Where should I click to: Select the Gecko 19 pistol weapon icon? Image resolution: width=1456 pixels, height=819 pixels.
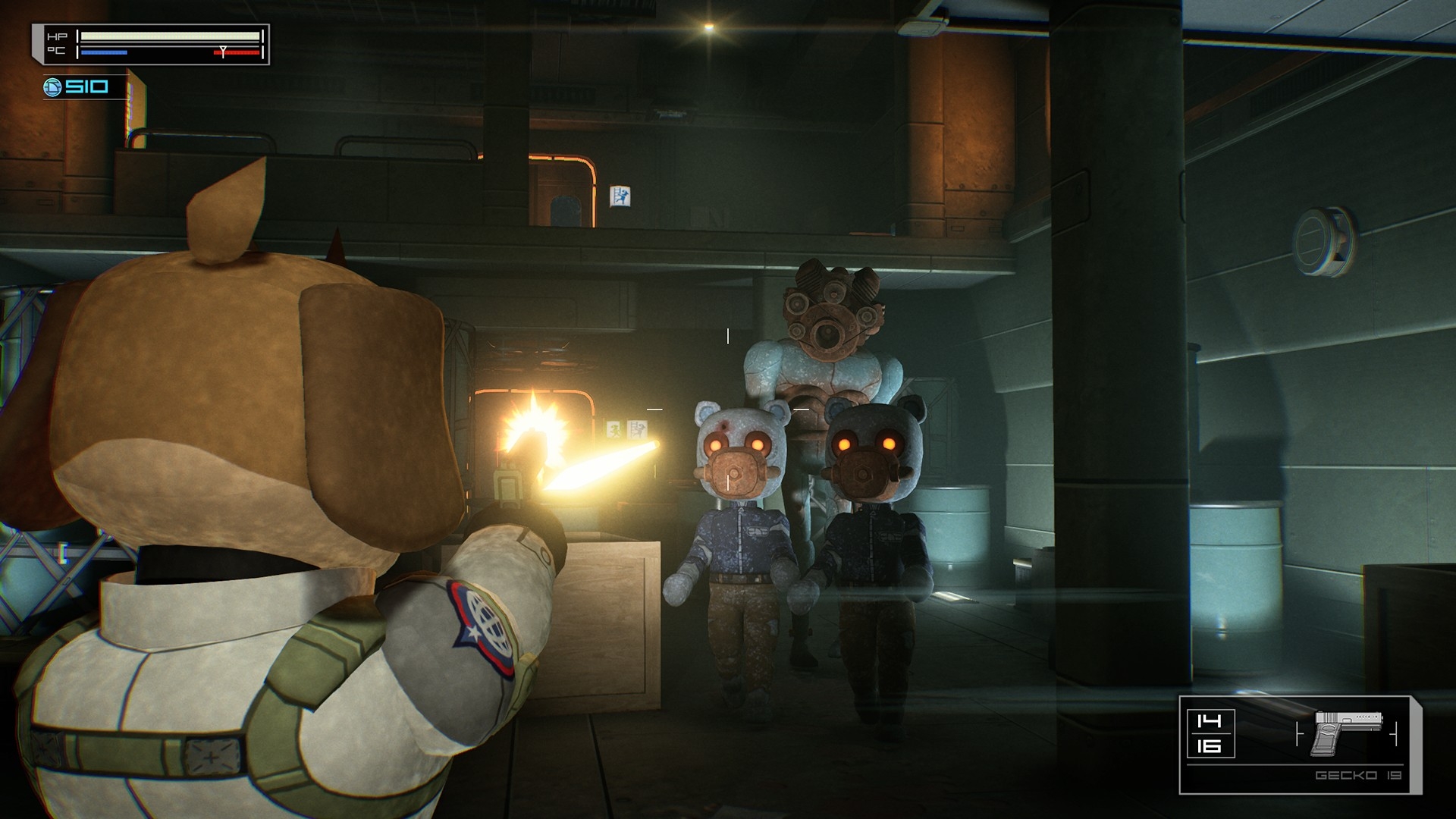click(x=1348, y=733)
